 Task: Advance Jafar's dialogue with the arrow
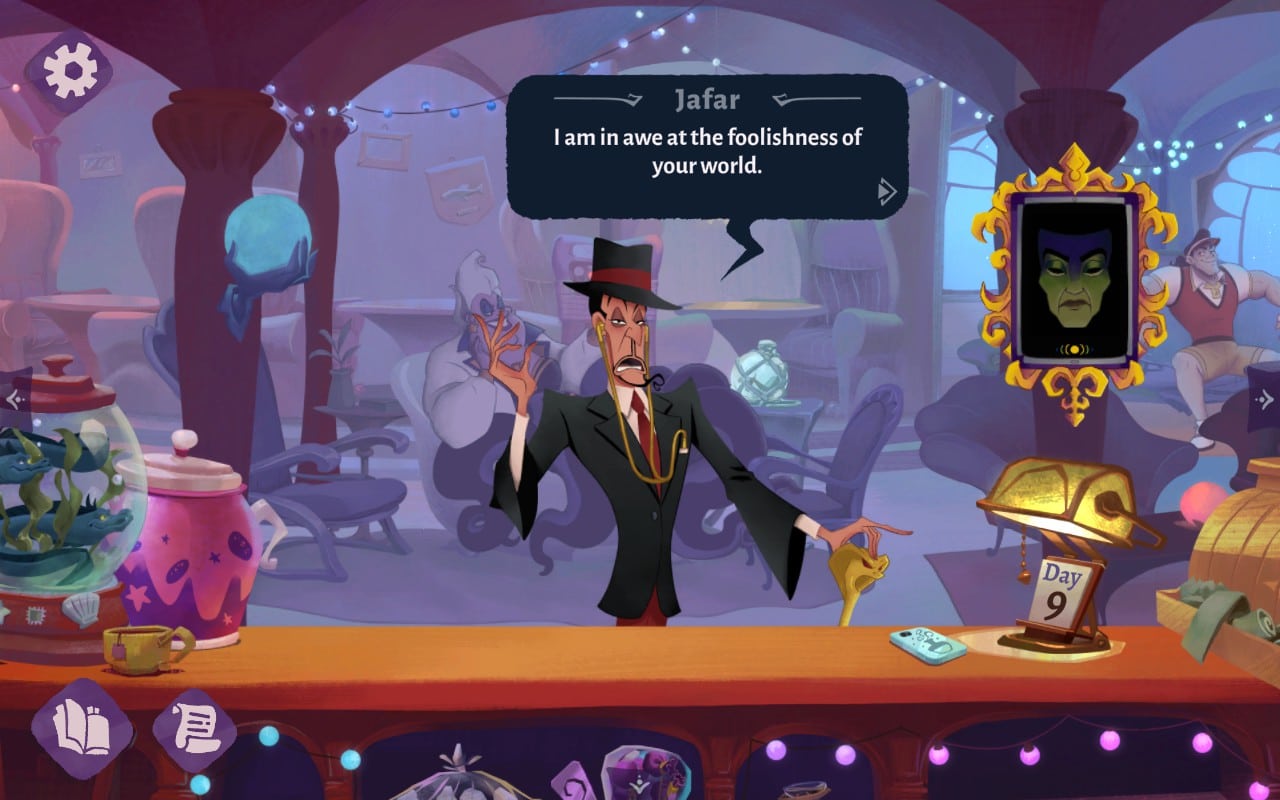(884, 190)
